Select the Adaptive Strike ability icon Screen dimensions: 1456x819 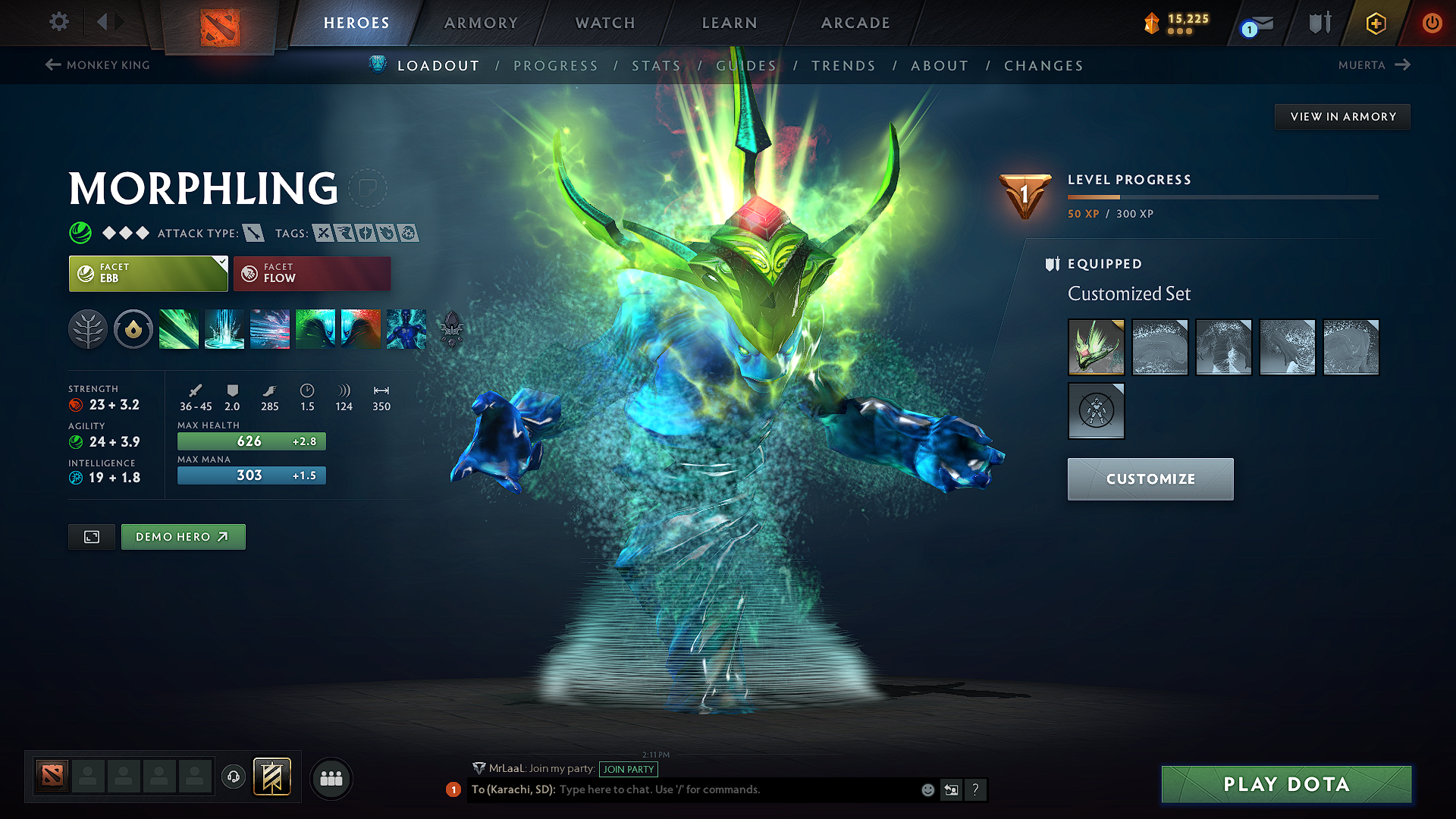224,329
